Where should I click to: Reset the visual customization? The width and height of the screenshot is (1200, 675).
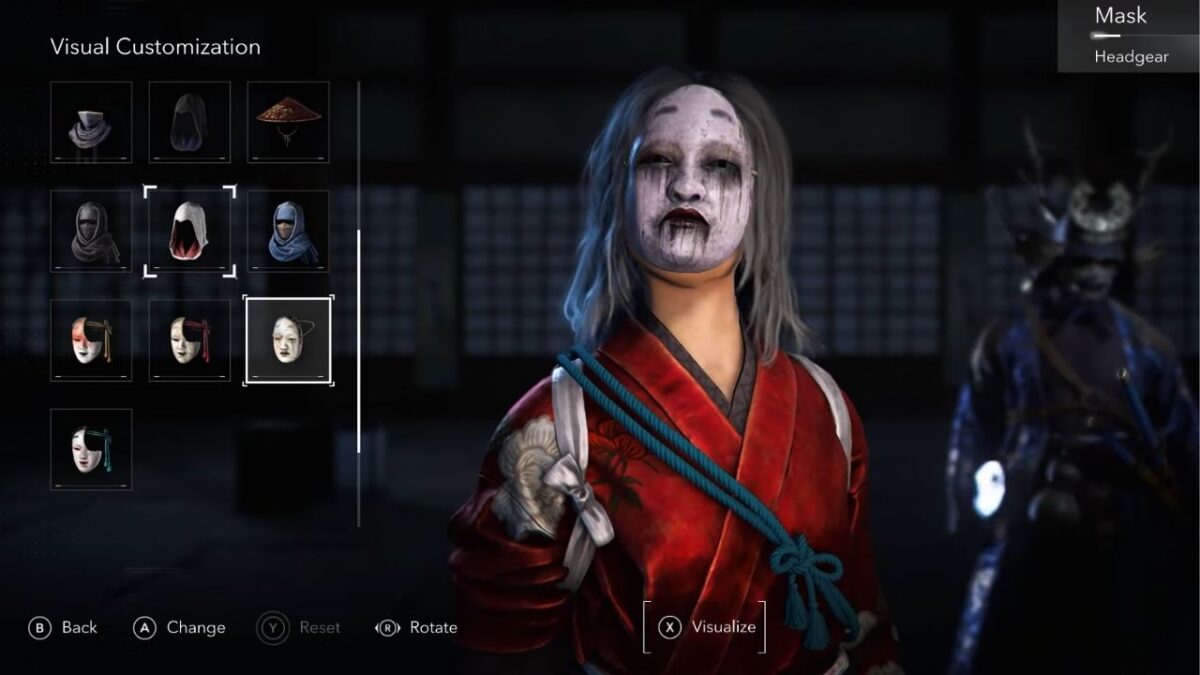pyautogui.click(x=300, y=627)
